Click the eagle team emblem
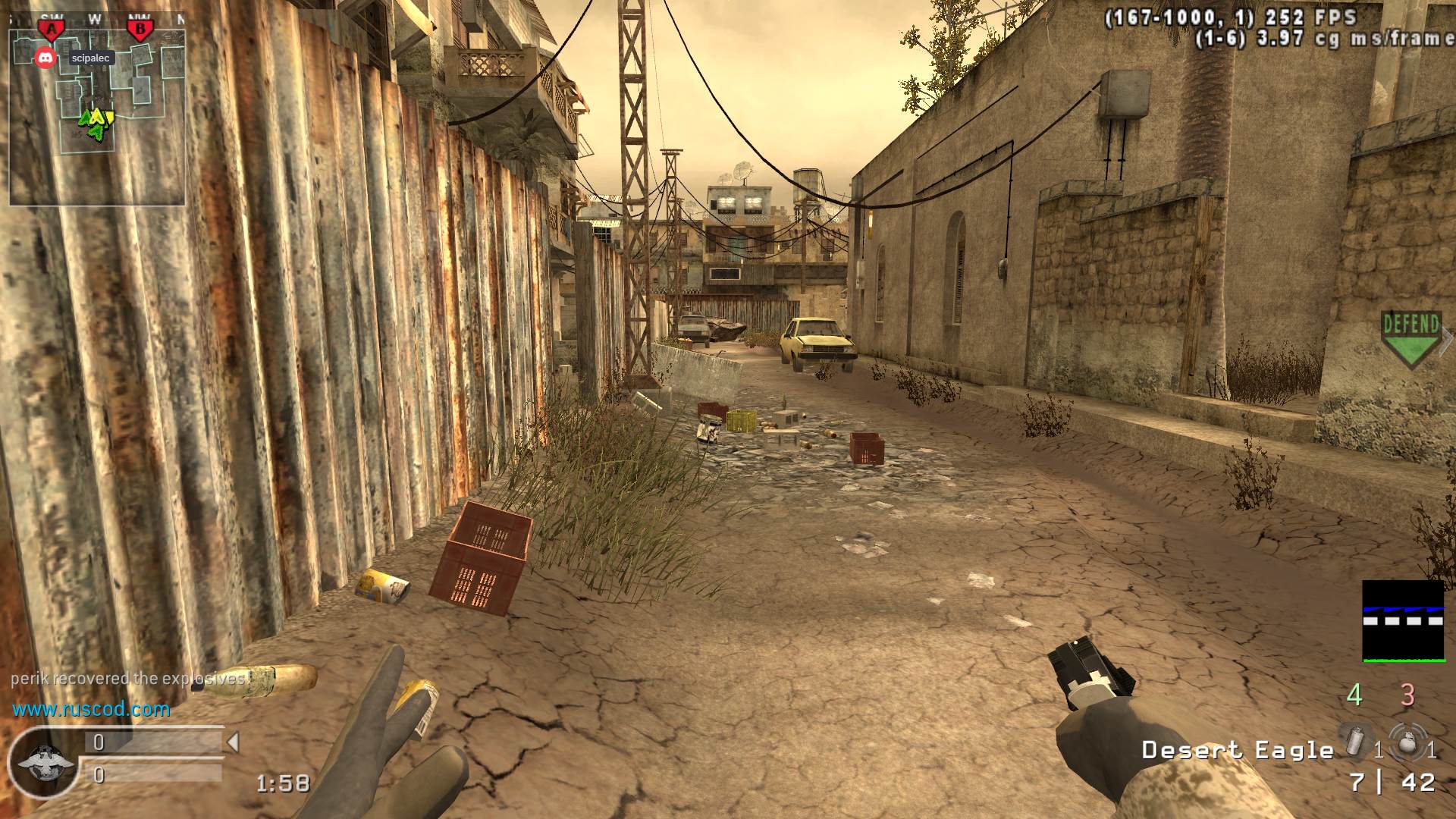 45,763
